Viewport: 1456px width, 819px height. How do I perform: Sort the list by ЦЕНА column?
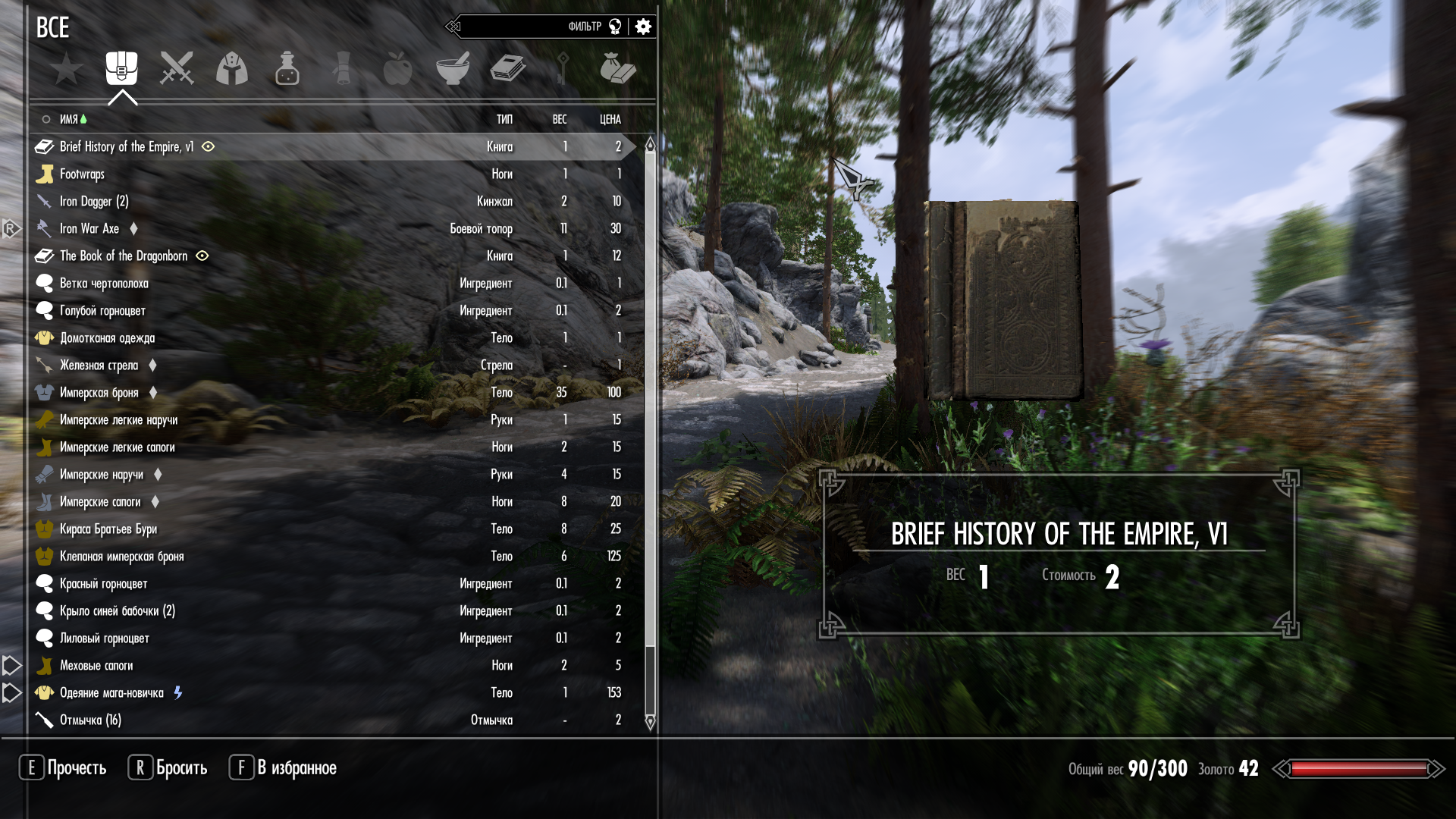click(610, 119)
